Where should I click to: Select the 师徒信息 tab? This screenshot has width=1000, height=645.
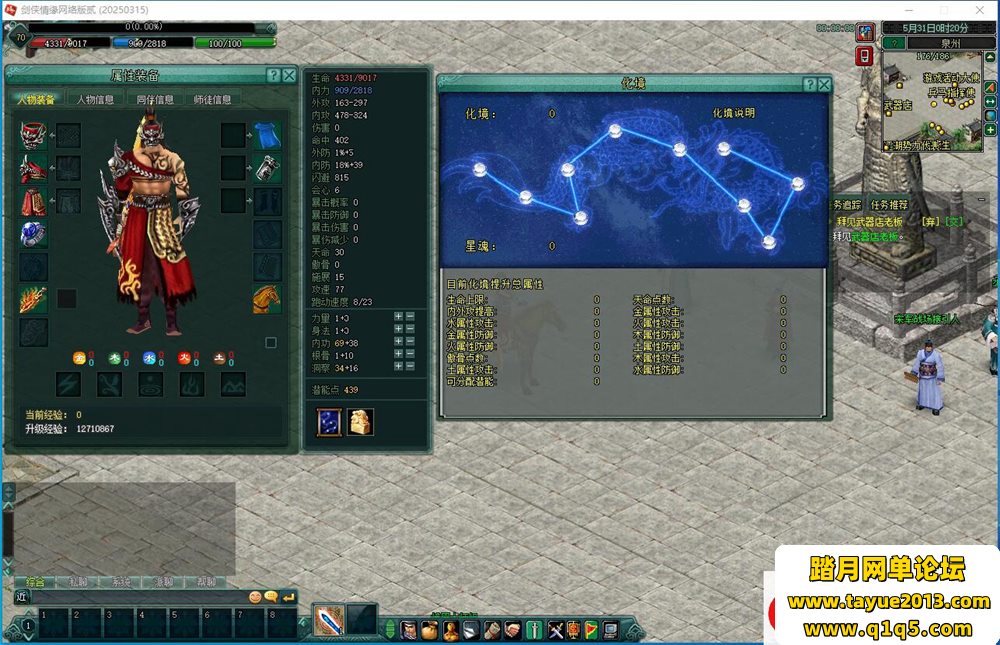[212, 99]
